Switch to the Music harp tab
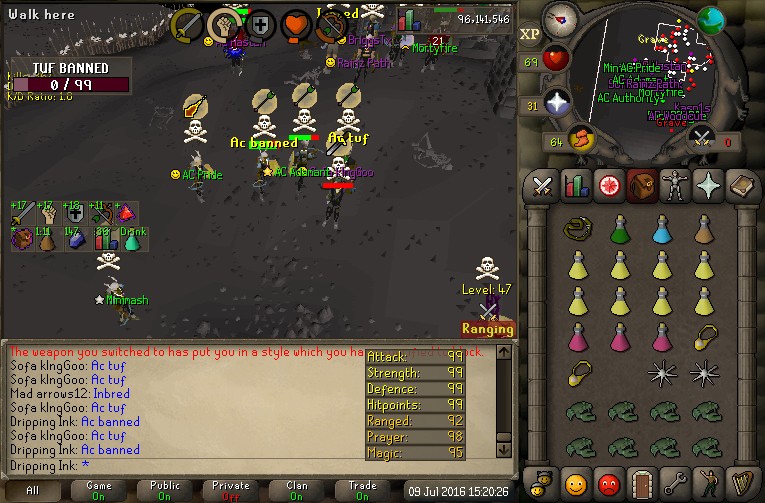Image resolution: width=765 pixels, height=503 pixels. (x=740, y=484)
